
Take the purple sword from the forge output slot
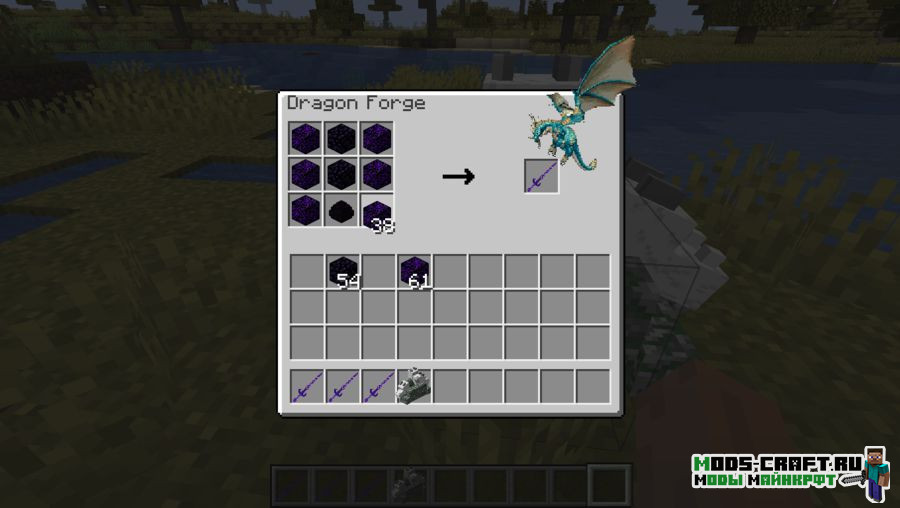(x=541, y=176)
